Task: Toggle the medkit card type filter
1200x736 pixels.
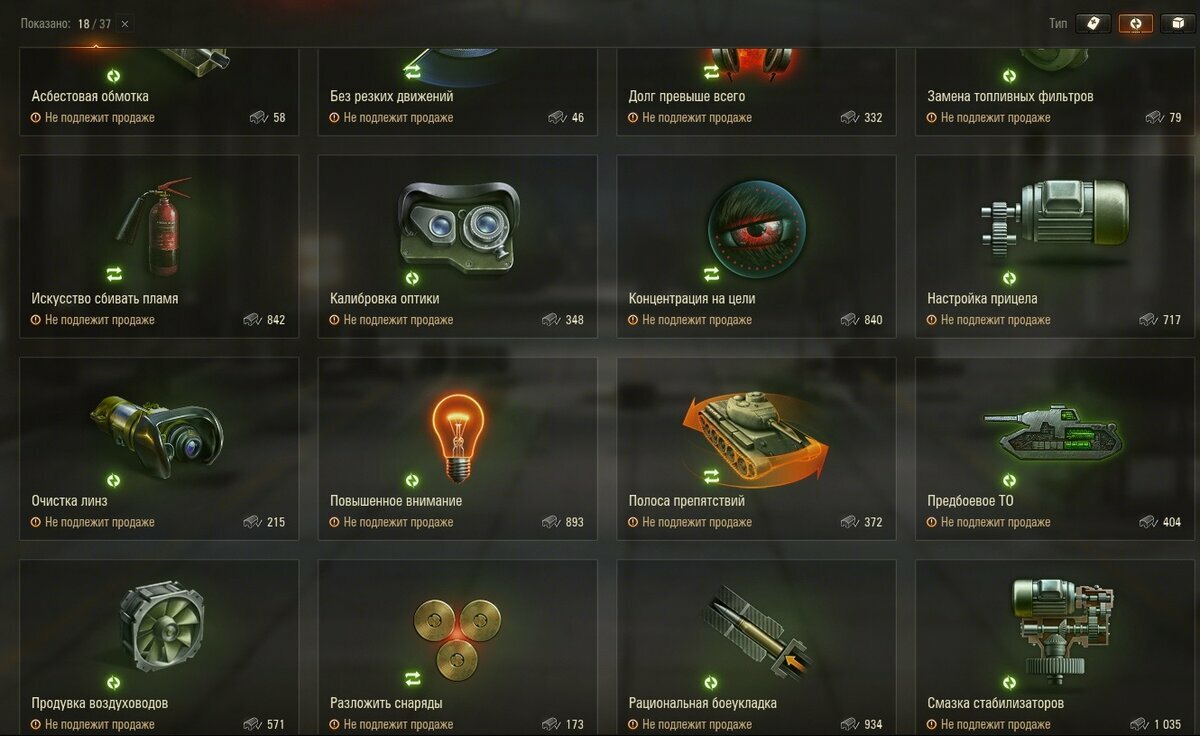Action: pyautogui.click(x=1093, y=24)
